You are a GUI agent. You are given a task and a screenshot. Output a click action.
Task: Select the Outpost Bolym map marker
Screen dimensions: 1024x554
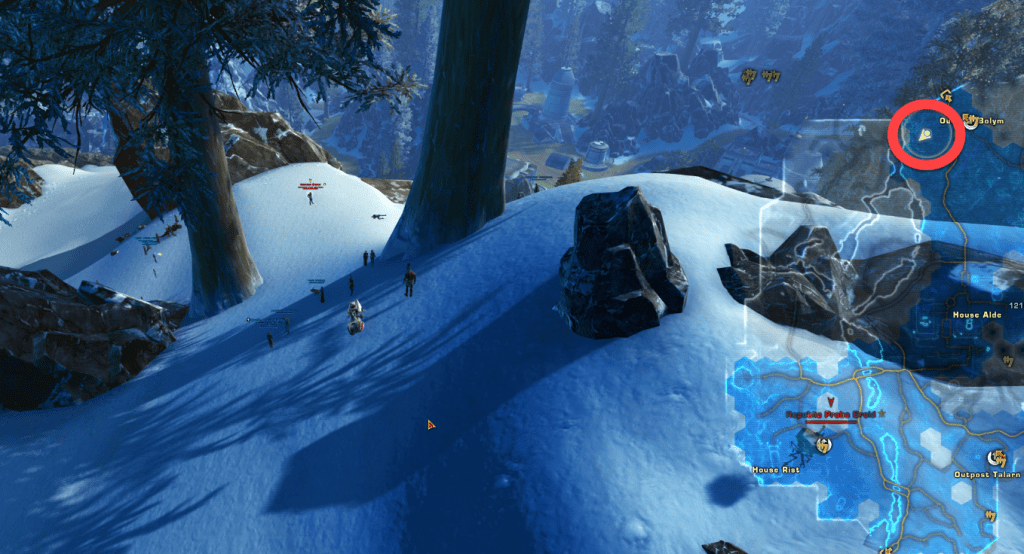click(971, 122)
